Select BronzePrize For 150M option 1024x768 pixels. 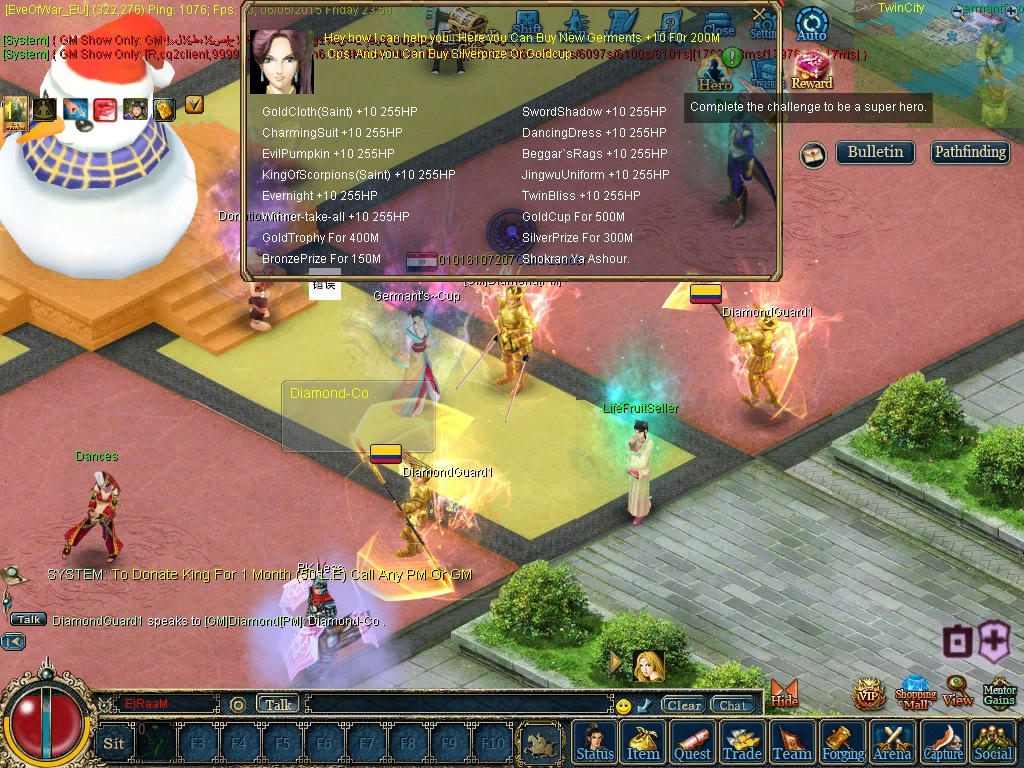[x=321, y=259]
